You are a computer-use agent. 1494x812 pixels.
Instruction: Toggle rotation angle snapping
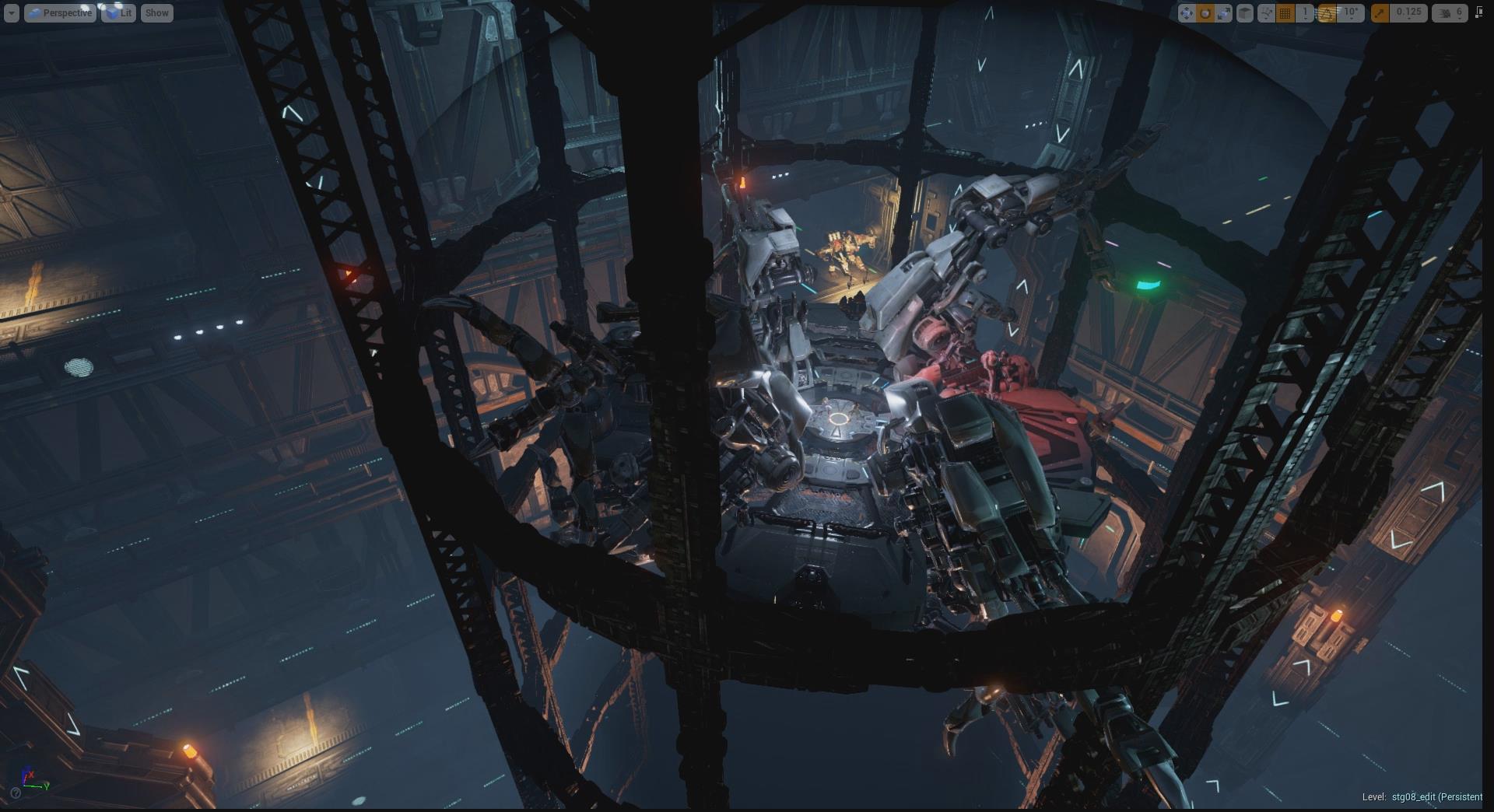tap(1327, 13)
